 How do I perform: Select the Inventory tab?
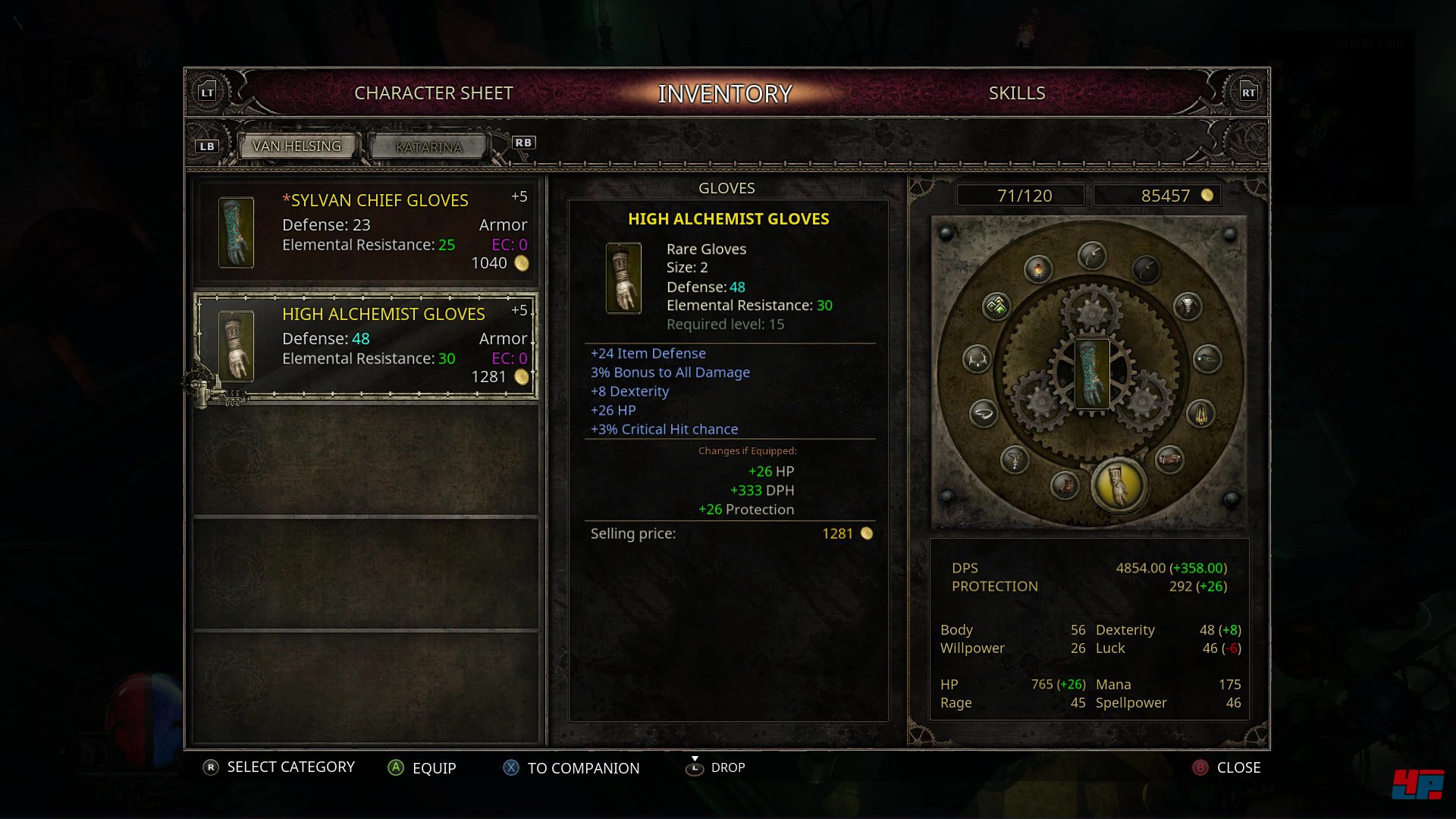tap(725, 93)
